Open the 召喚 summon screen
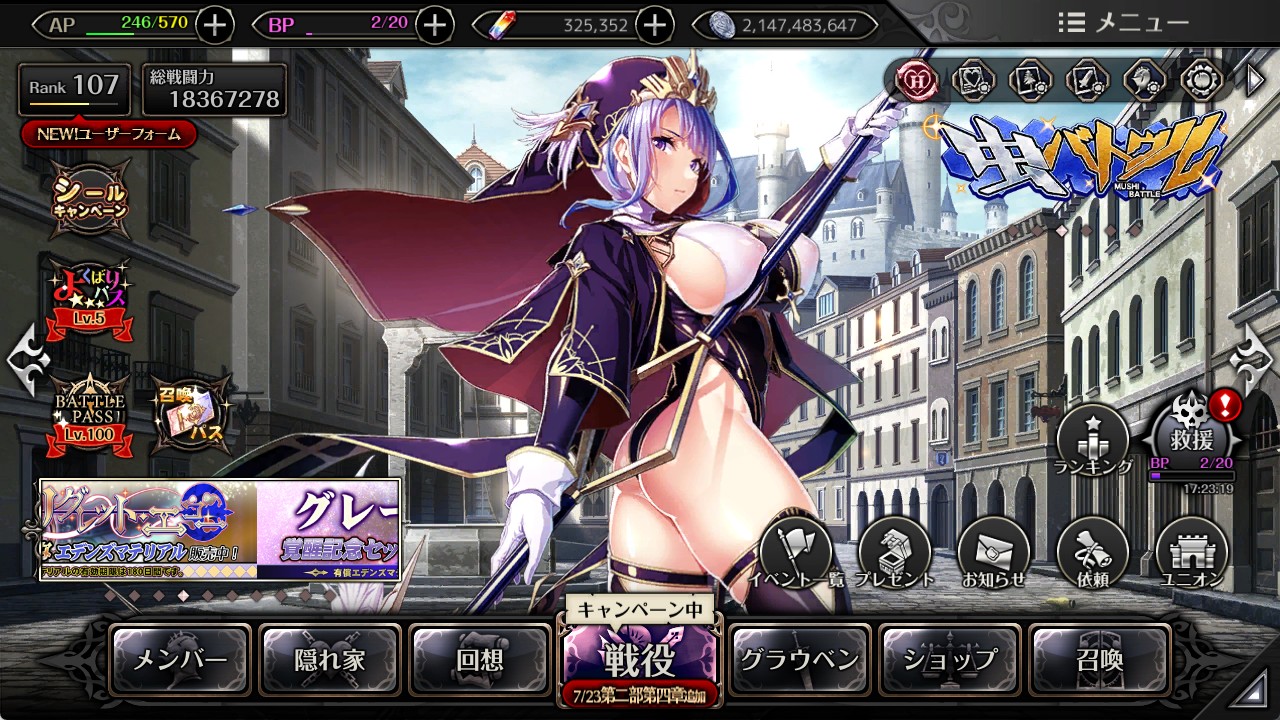This screenshot has height=720, width=1280. click(x=1099, y=660)
